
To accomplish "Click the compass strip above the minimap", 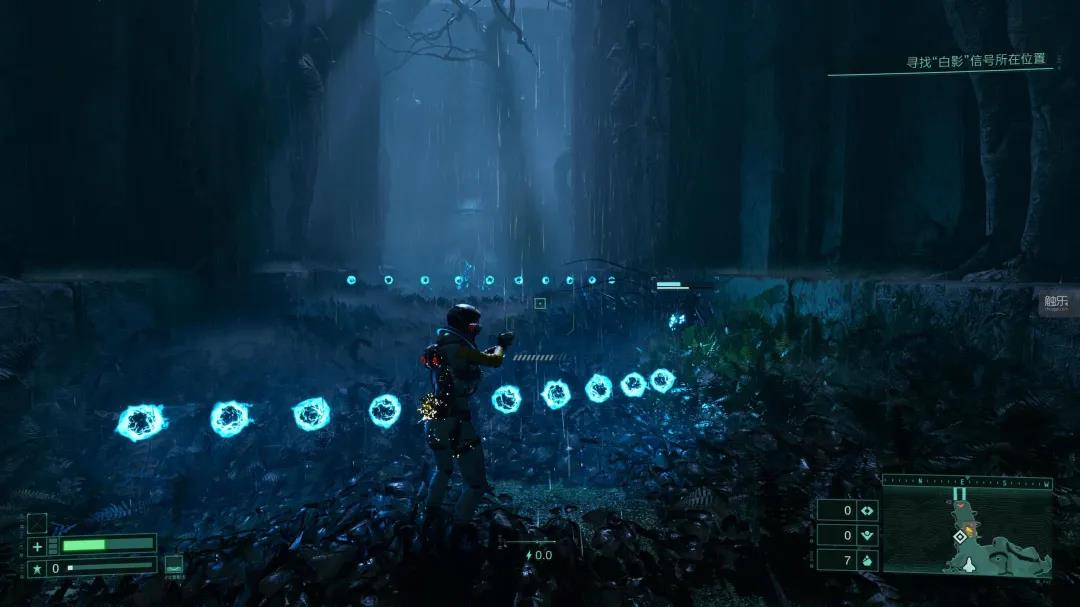I will 967,483.
